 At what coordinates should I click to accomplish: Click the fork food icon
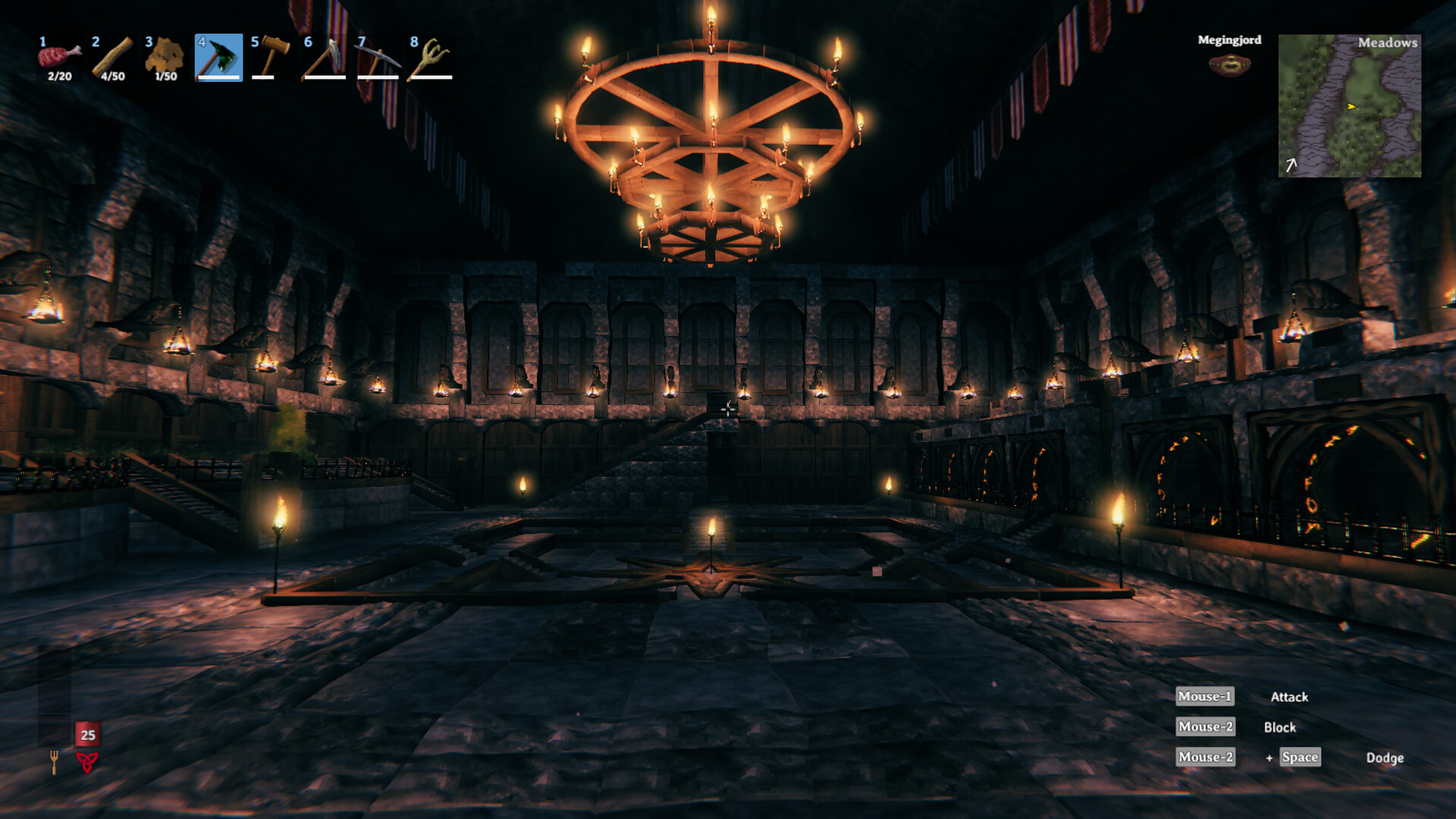(54, 761)
